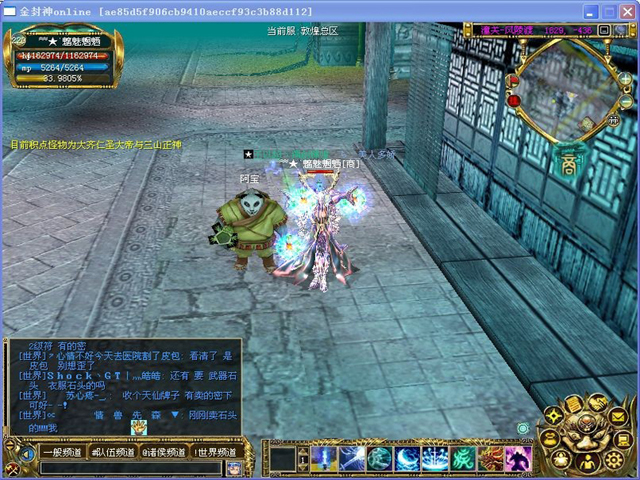Image resolution: width=640 pixels, height=480 pixels.
Task: Trigger the green rune character skill
Action: click(x=464, y=458)
